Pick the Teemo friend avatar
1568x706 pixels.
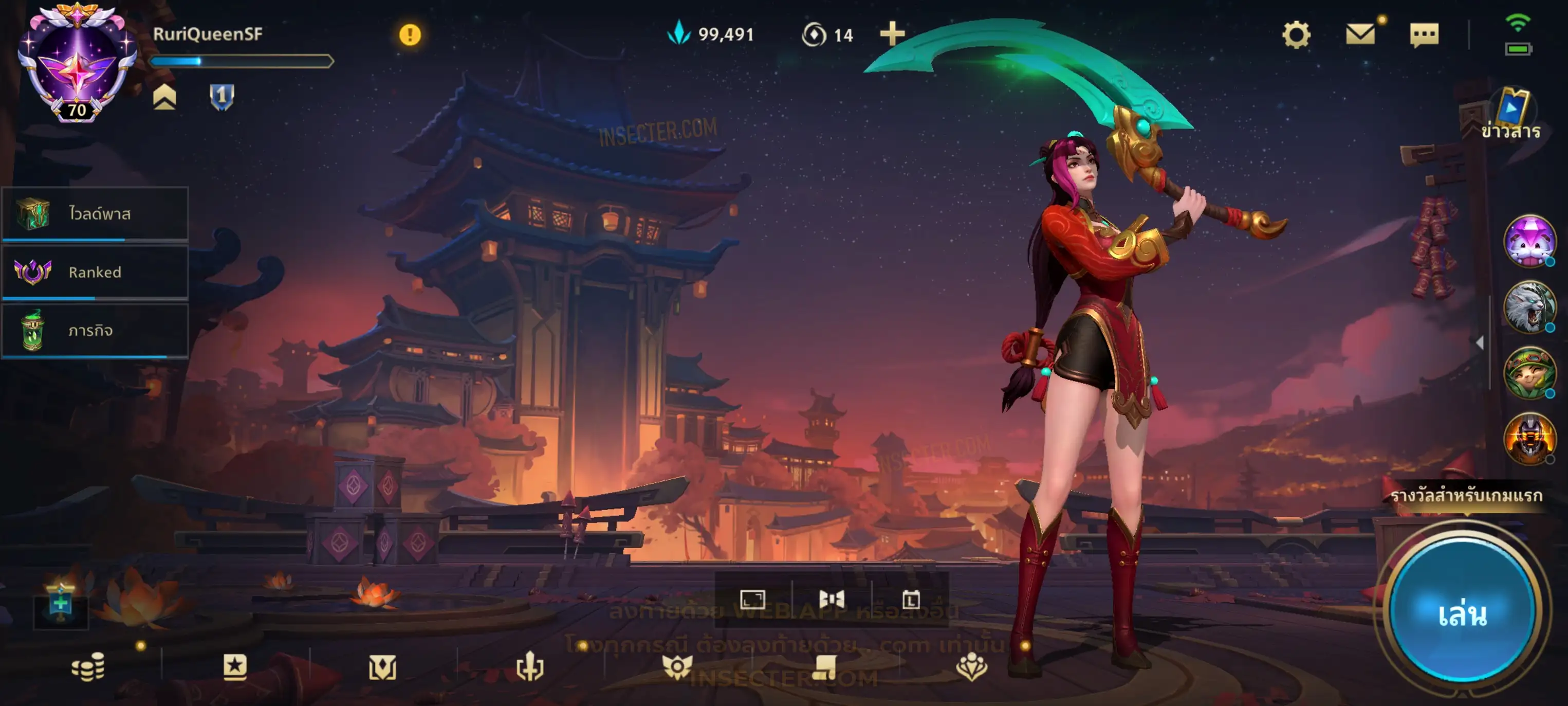[x=1528, y=372]
